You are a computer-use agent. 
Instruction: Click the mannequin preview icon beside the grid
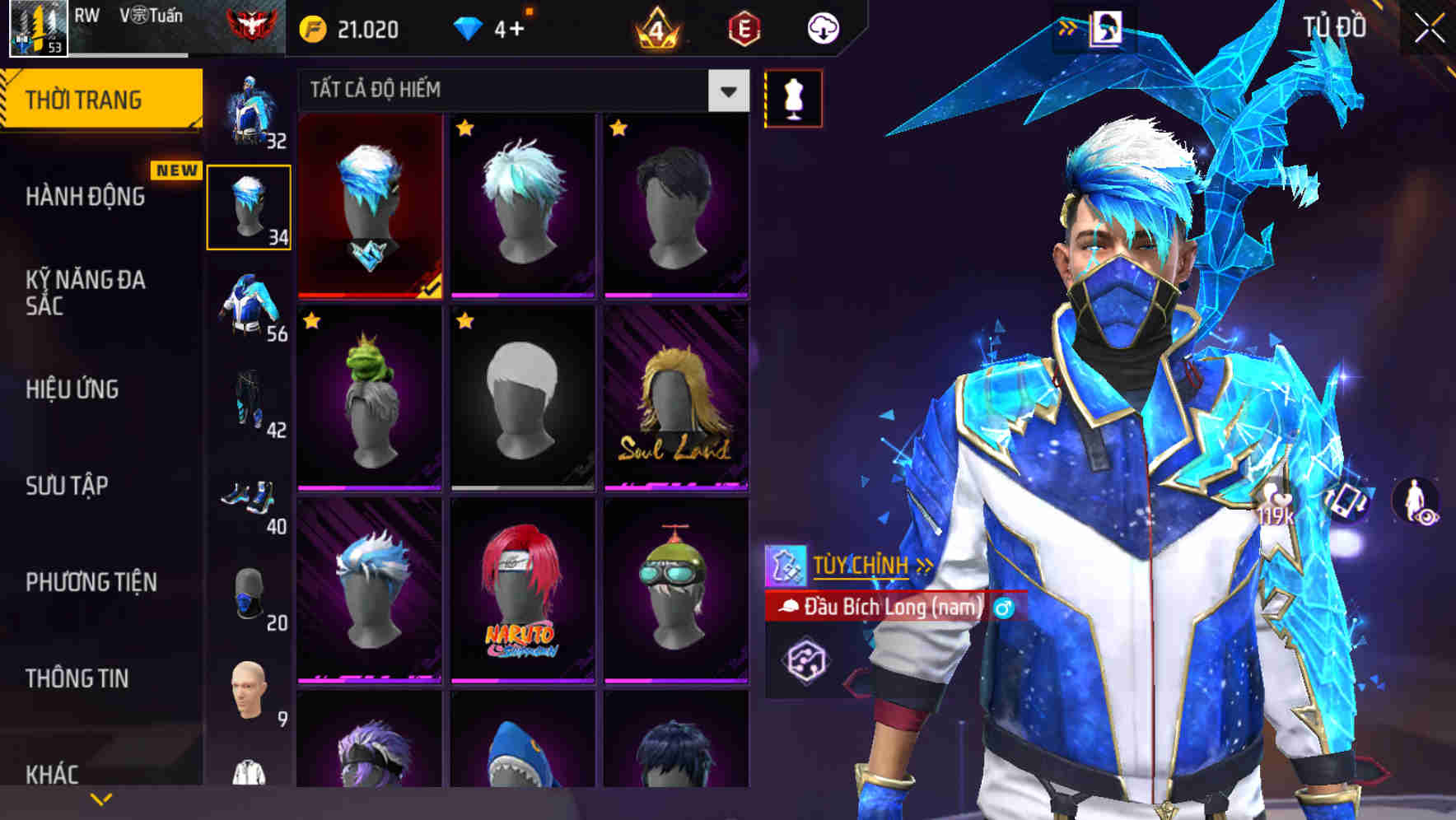[x=792, y=96]
